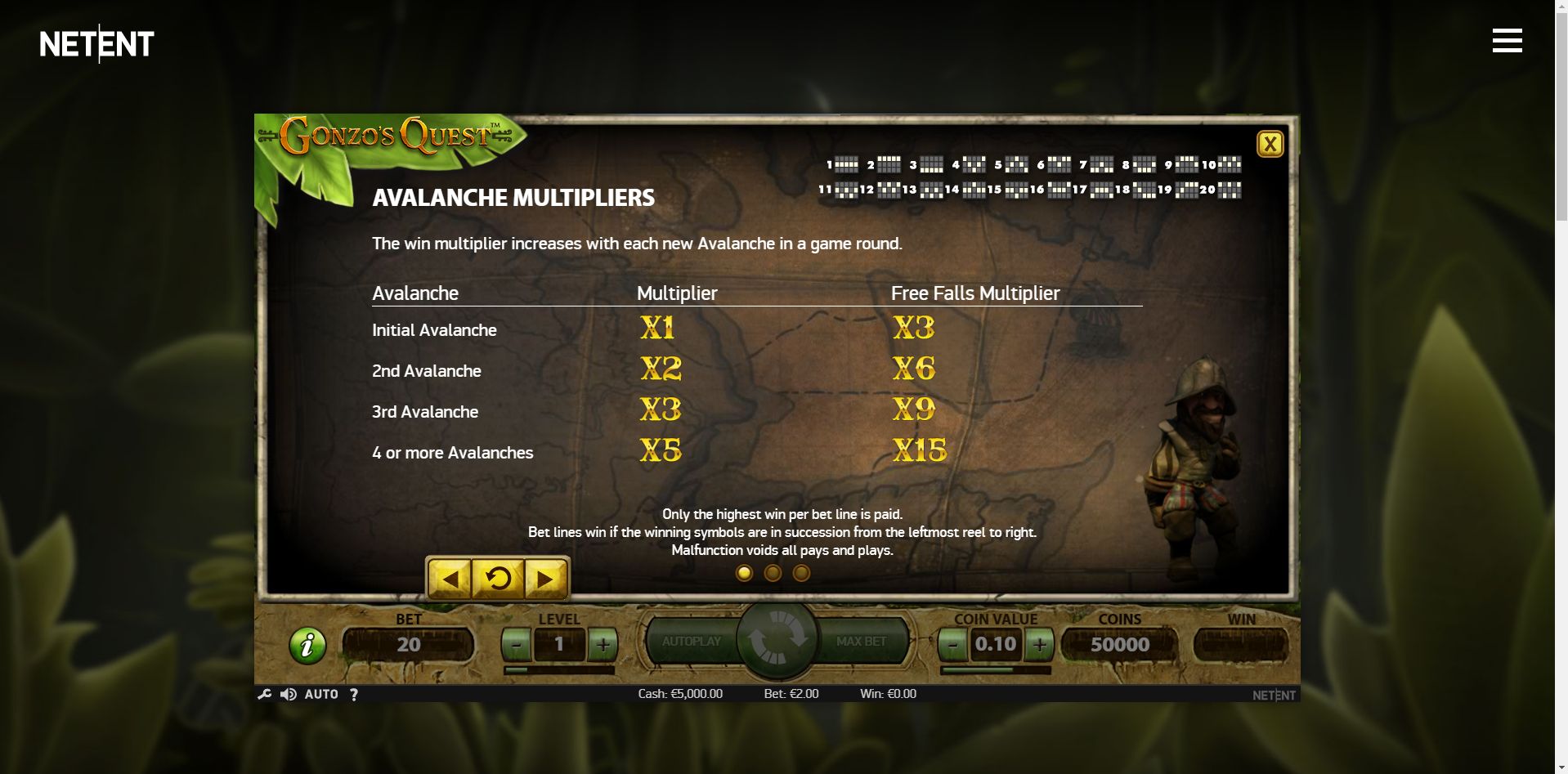Open the AUTO play settings
The height and width of the screenshot is (774, 1568).
point(321,695)
